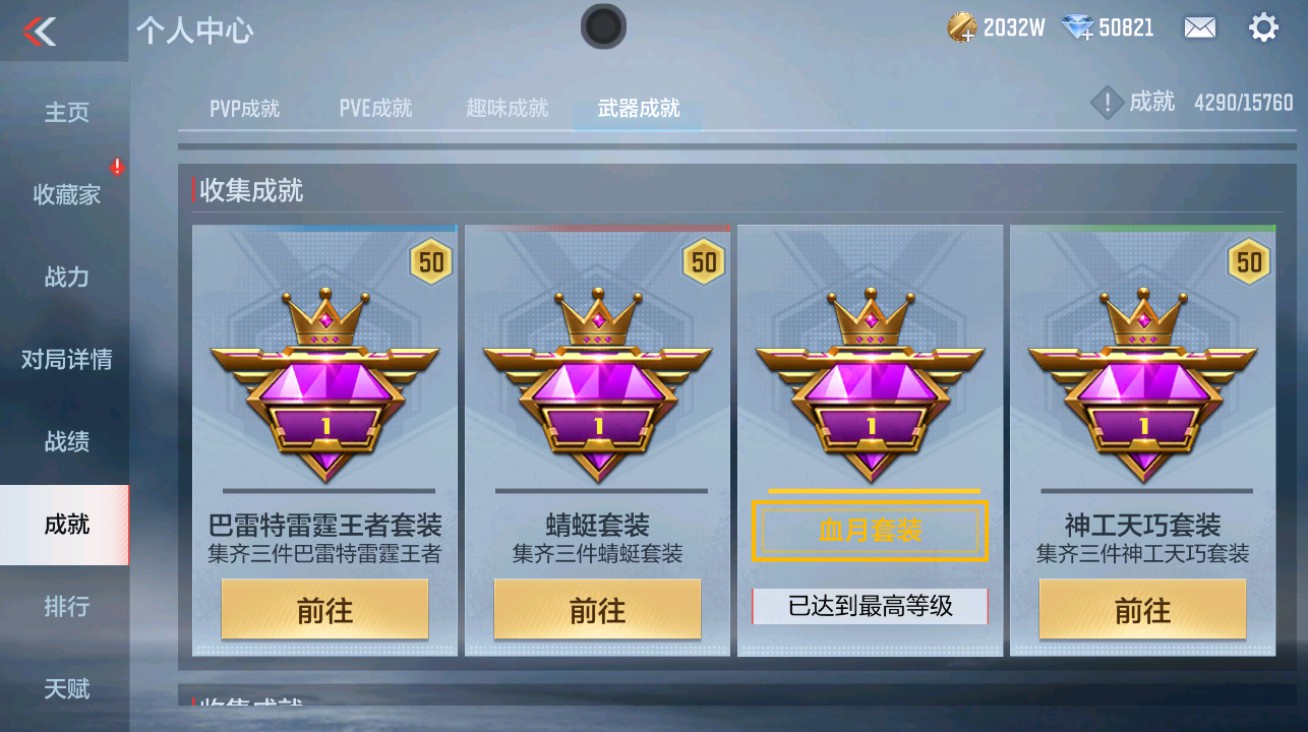Tap 前往 on the 神工天巧套装 card
This screenshot has width=1308, height=732.
click(x=1144, y=610)
